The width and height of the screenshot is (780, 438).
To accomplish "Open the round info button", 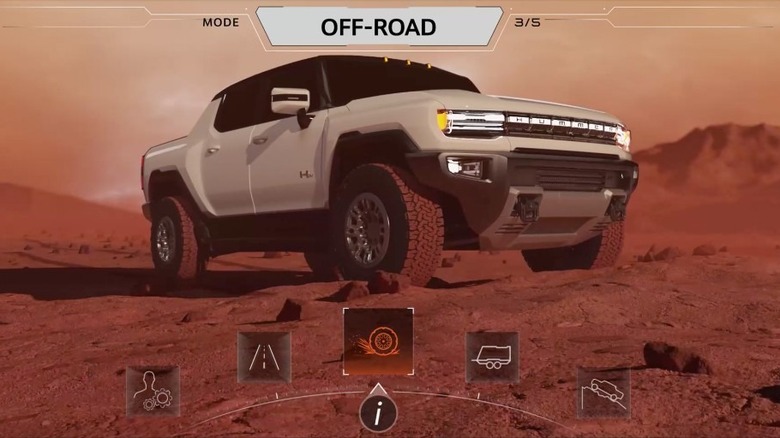I will 378,413.
